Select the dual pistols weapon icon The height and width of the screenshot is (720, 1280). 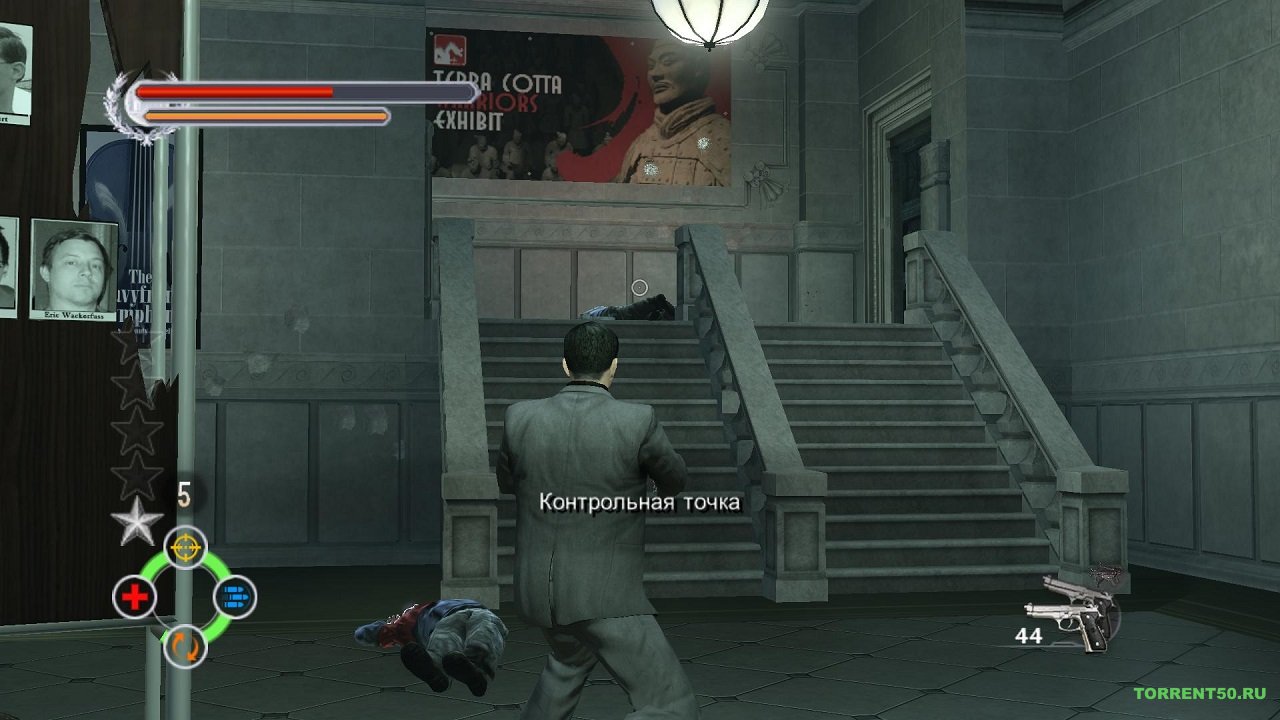pyautogui.click(x=1072, y=612)
